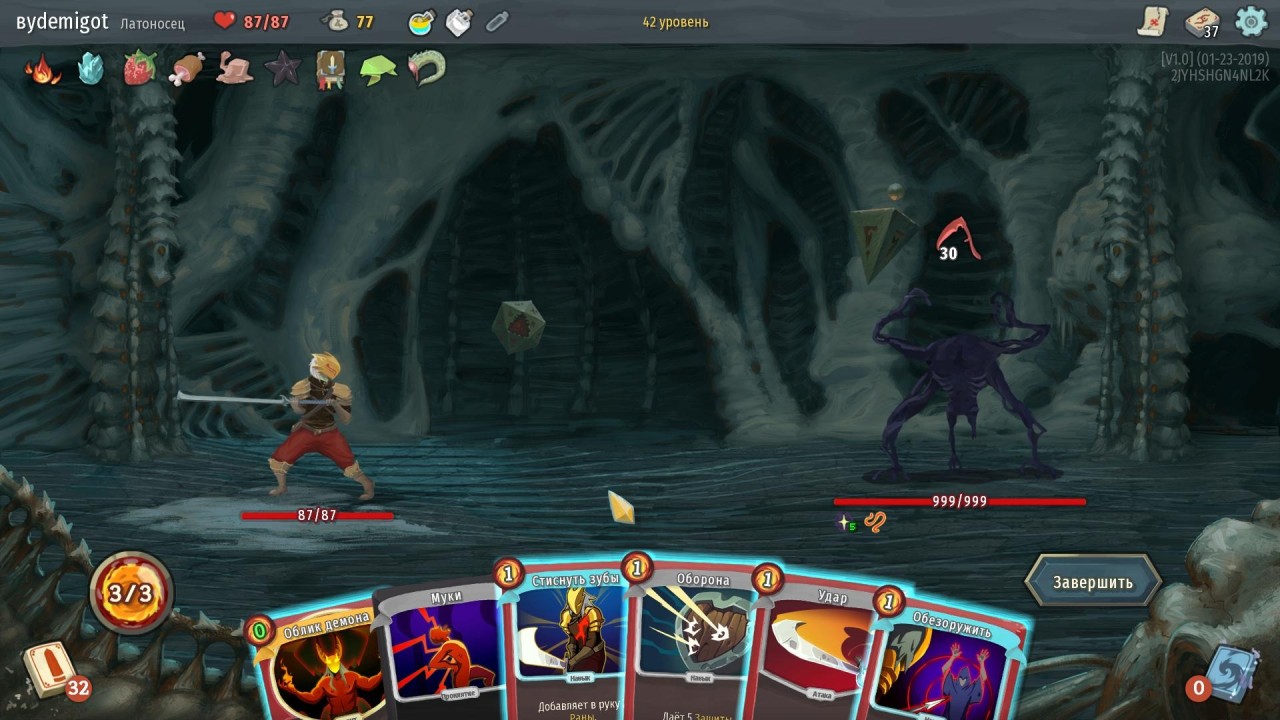
Task: Inspect the strawberry relic
Action: tap(139, 68)
